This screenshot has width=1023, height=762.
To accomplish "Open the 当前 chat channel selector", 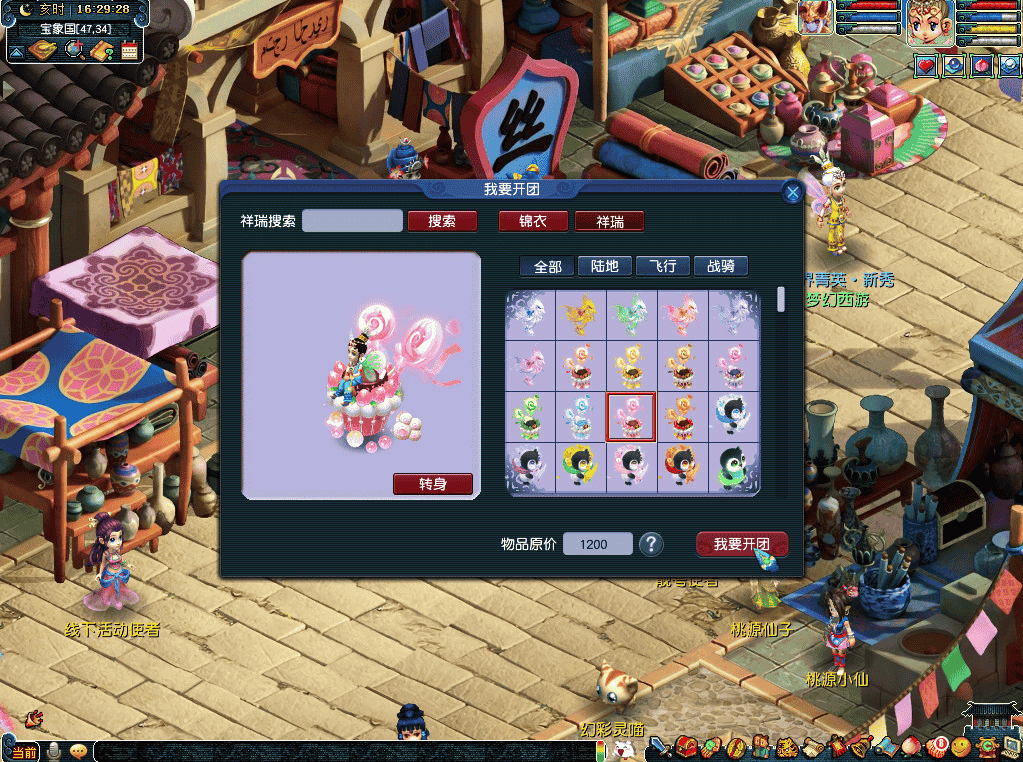I will coord(25,752).
